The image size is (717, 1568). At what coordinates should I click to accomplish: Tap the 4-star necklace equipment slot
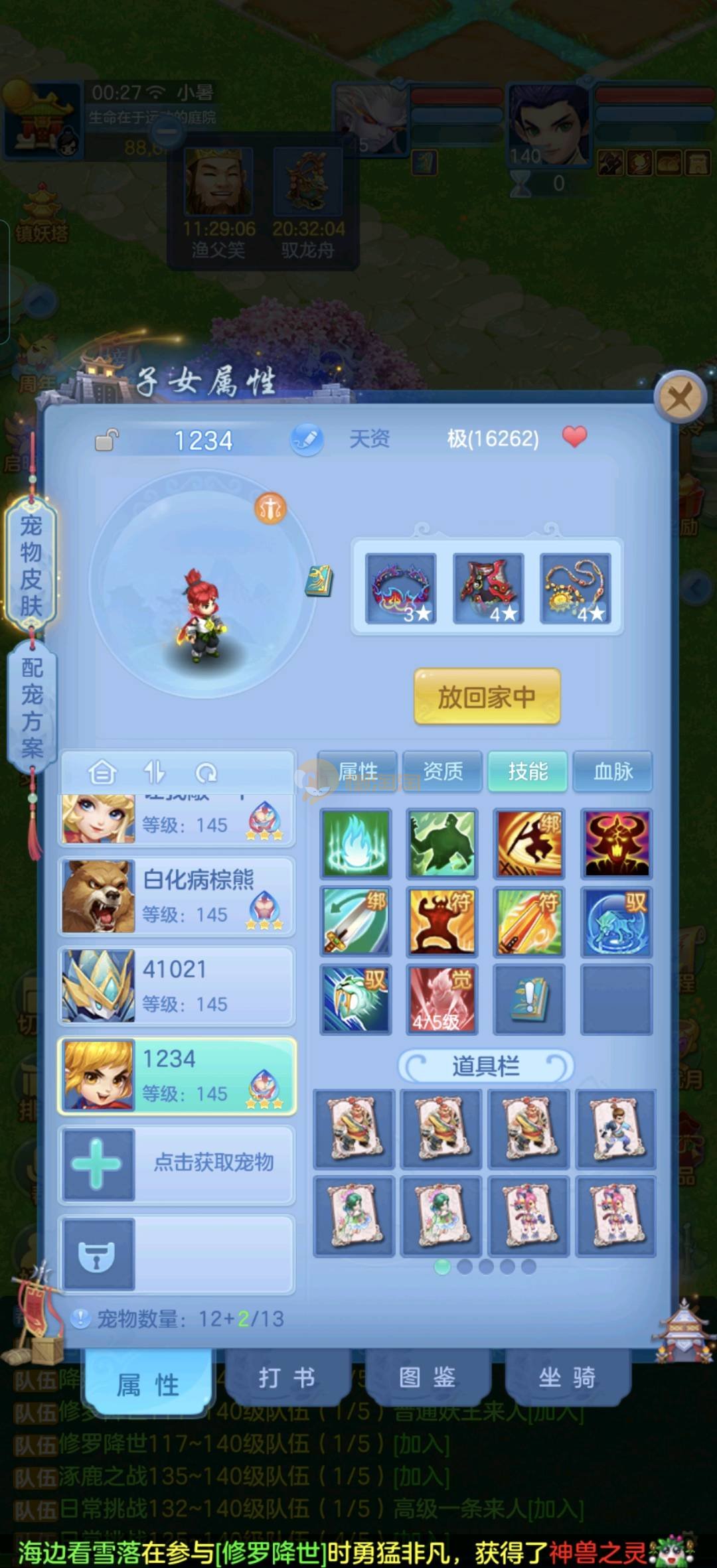[x=575, y=588]
